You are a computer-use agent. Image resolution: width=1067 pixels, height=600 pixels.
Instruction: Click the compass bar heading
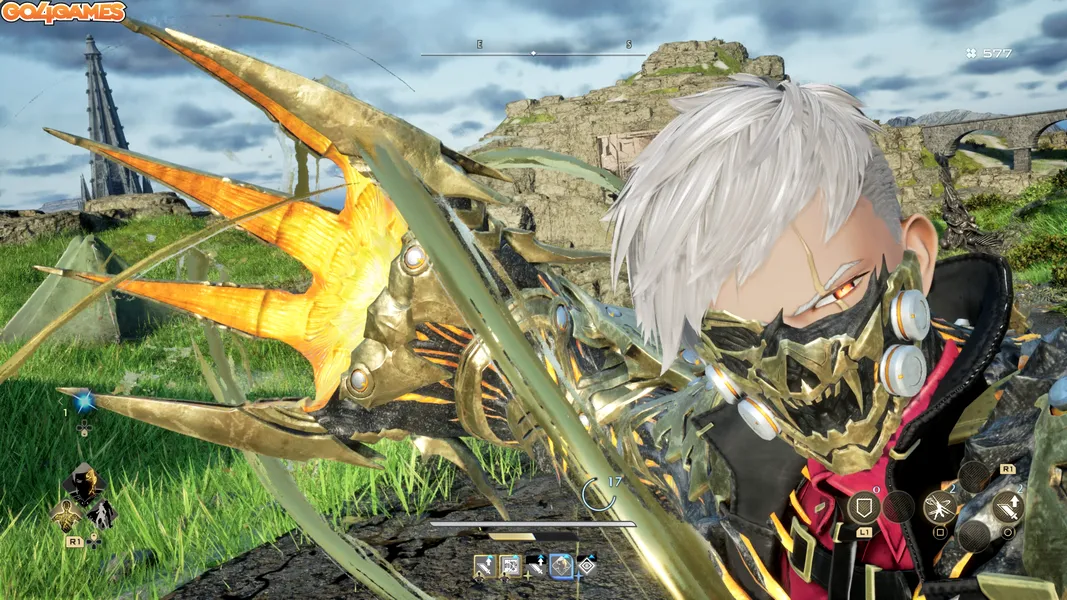[x=533, y=50]
